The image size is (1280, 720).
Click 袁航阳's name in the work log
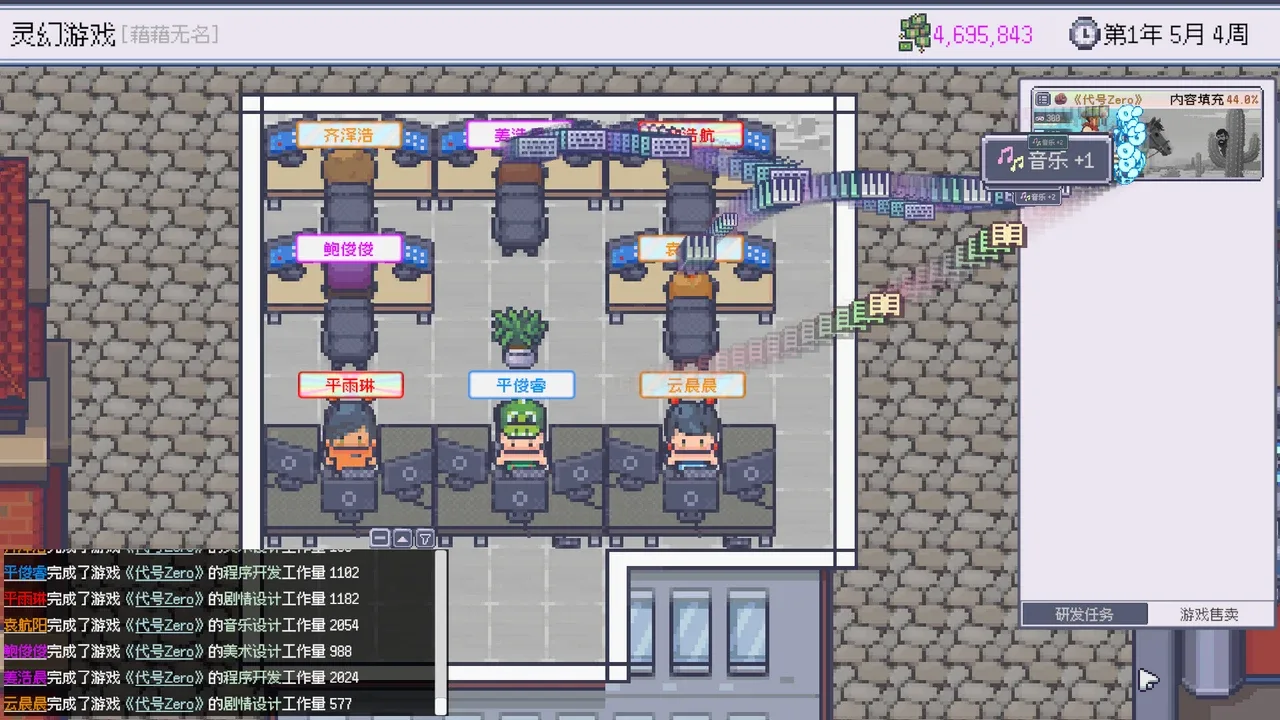click(x=25, y=625)
